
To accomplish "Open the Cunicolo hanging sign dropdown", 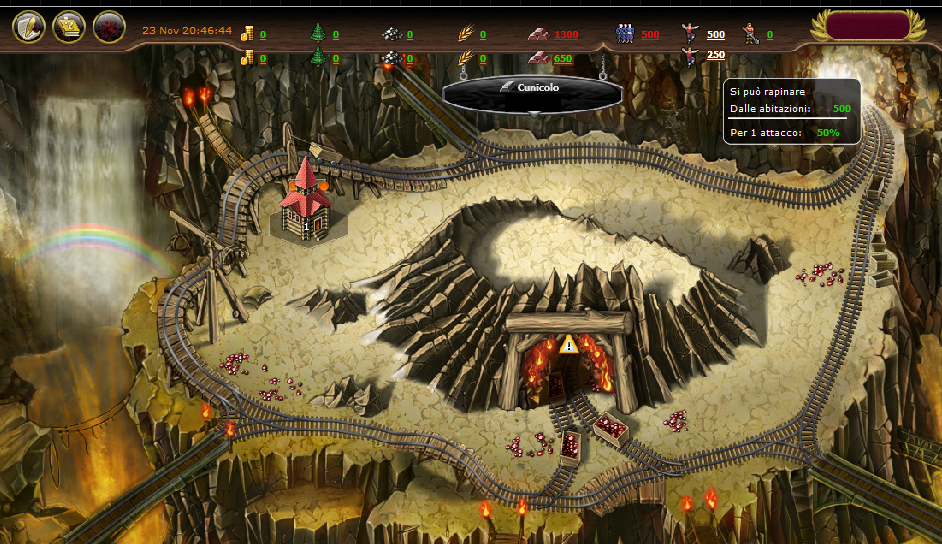I will (x=532, y=89).
